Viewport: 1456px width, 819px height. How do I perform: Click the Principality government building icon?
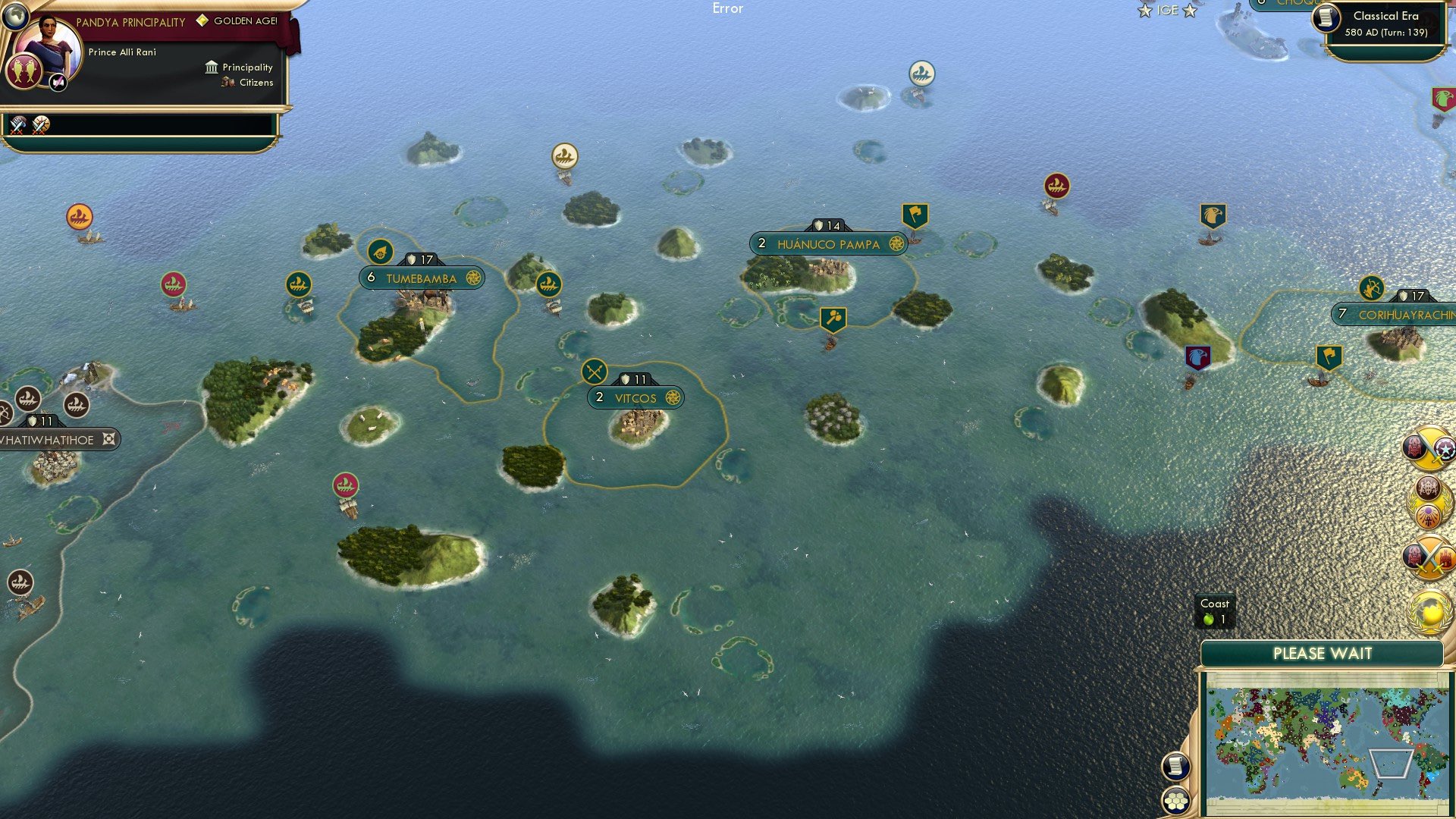pos(210,67)
